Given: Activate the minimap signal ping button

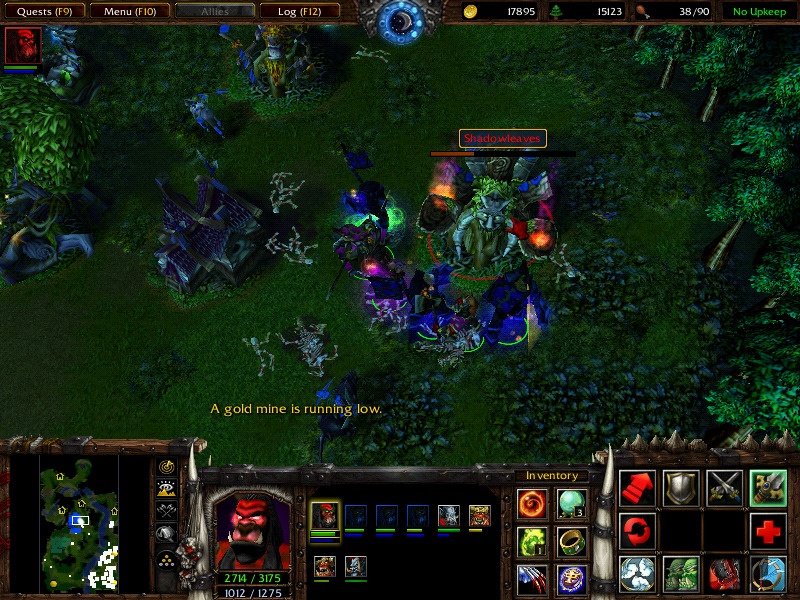Looking at the screenshot, I should 166,467.
